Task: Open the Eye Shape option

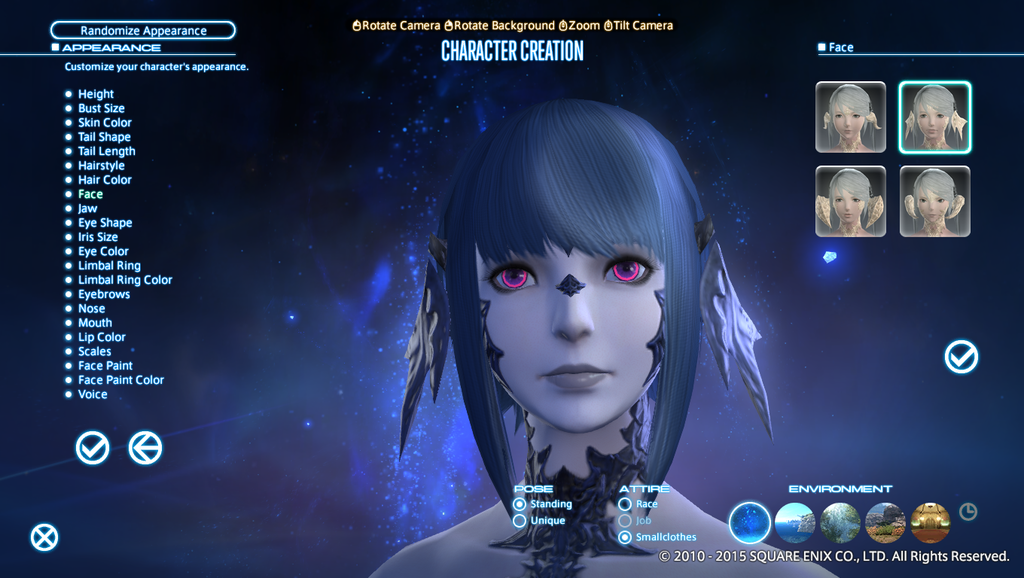Action: click(104, 223)
